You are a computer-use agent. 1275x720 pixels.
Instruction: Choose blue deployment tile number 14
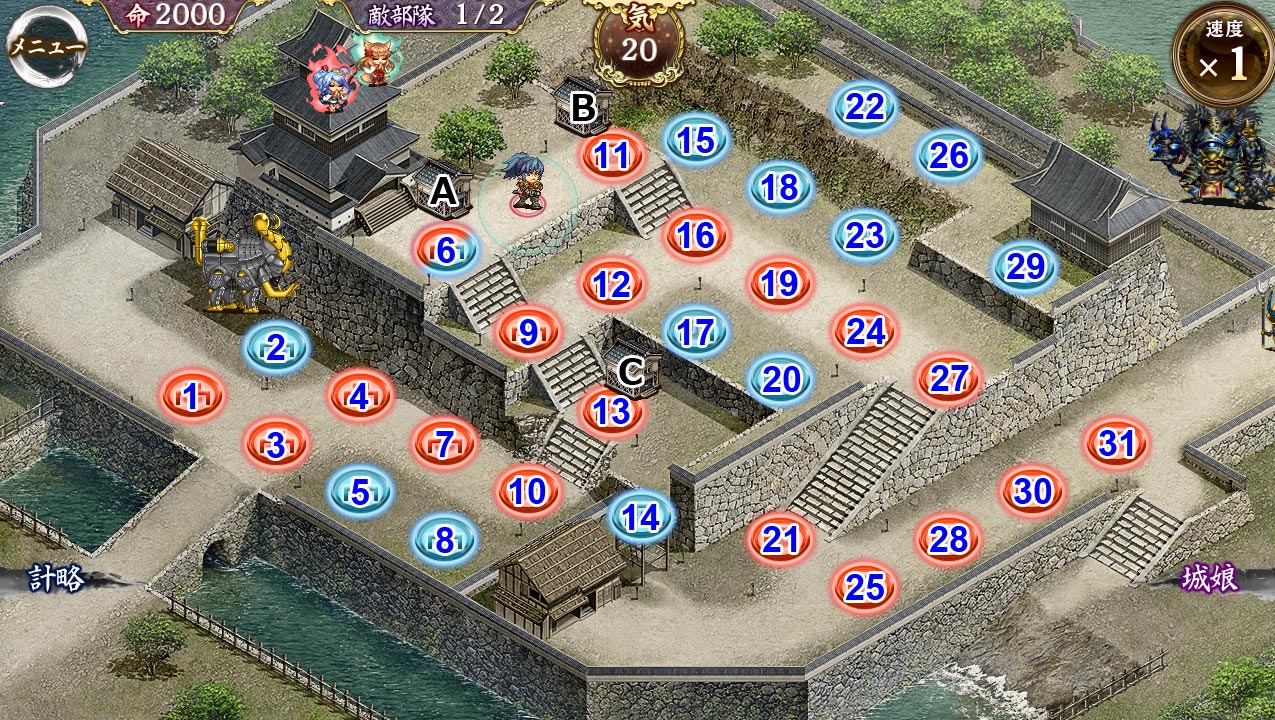(x=641, y=516)
